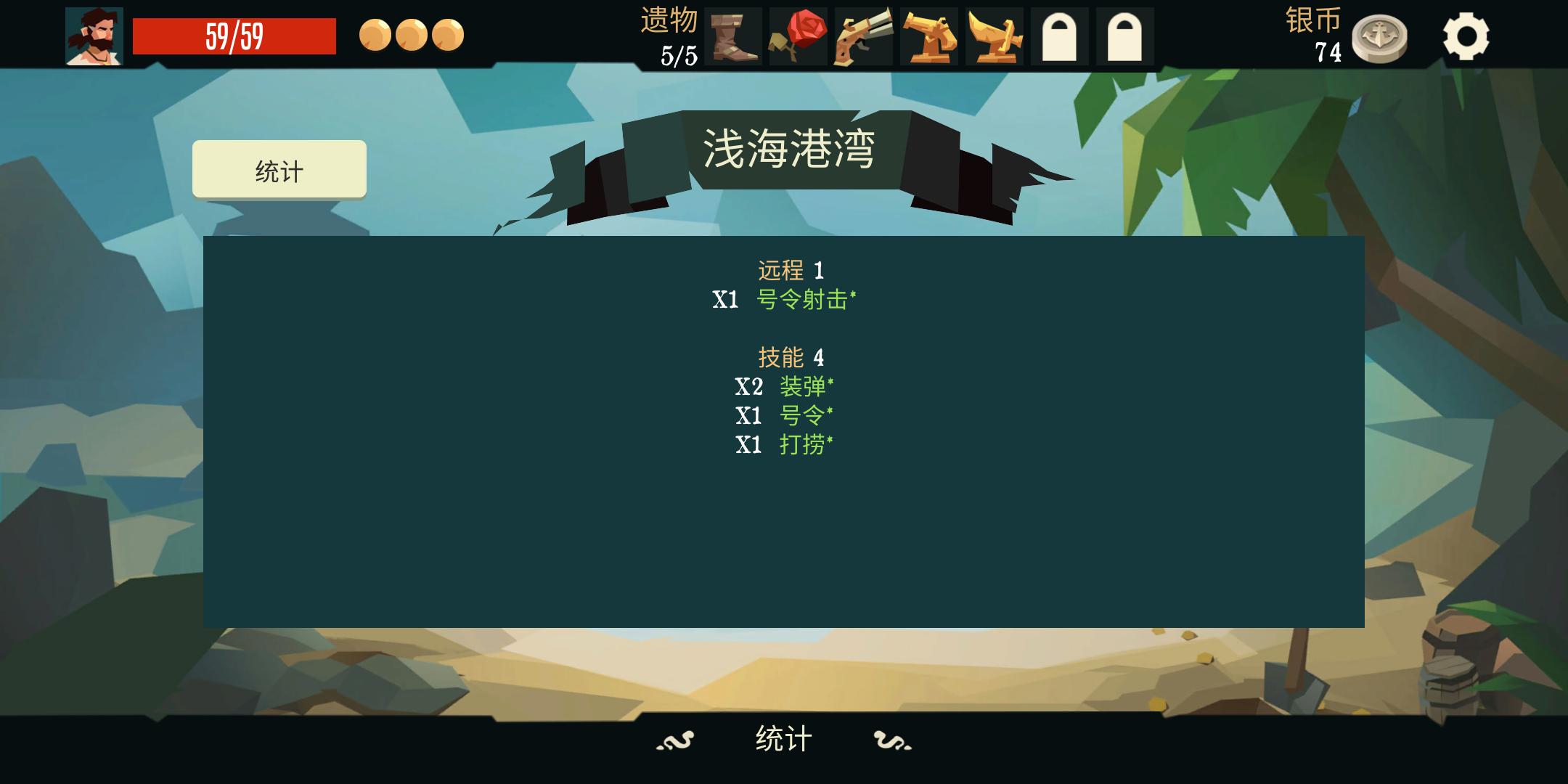1568x784 pixels.
Task: Click the first empty relic slot
Action: (1060, 36)
